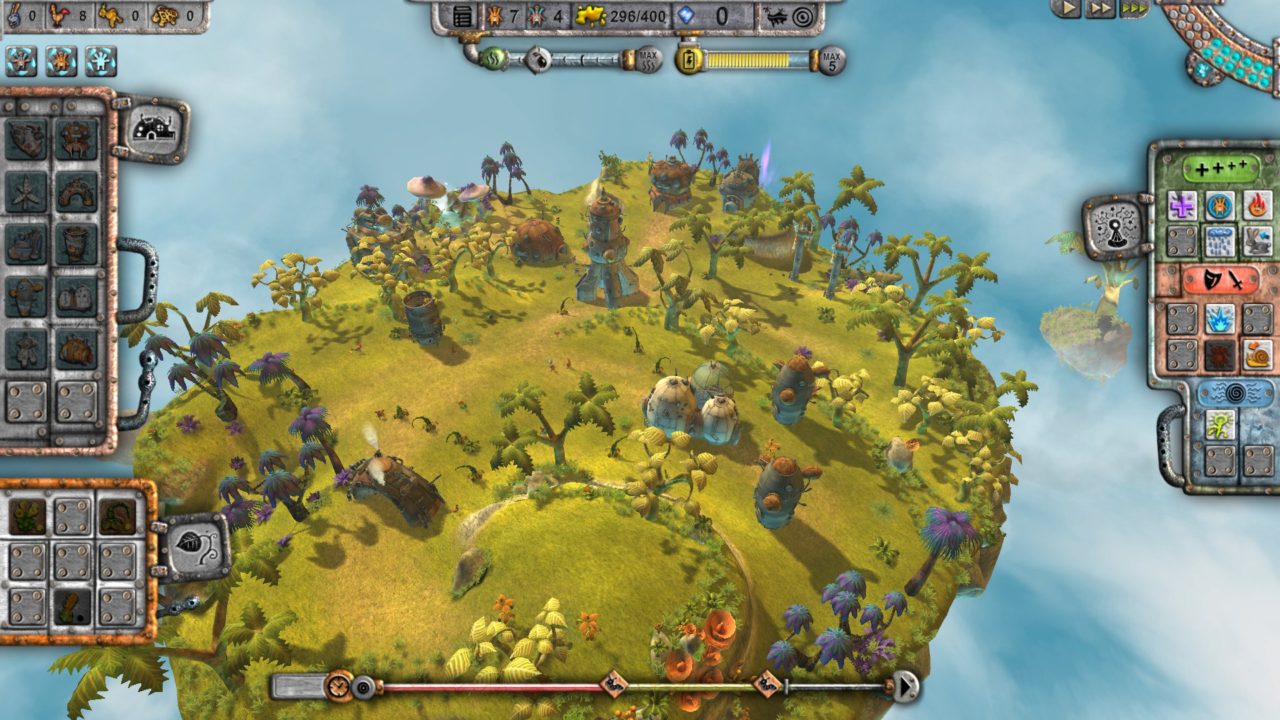Select the rabbit spell icon
Screen dimensions: 1280x720
(1258, 241)
